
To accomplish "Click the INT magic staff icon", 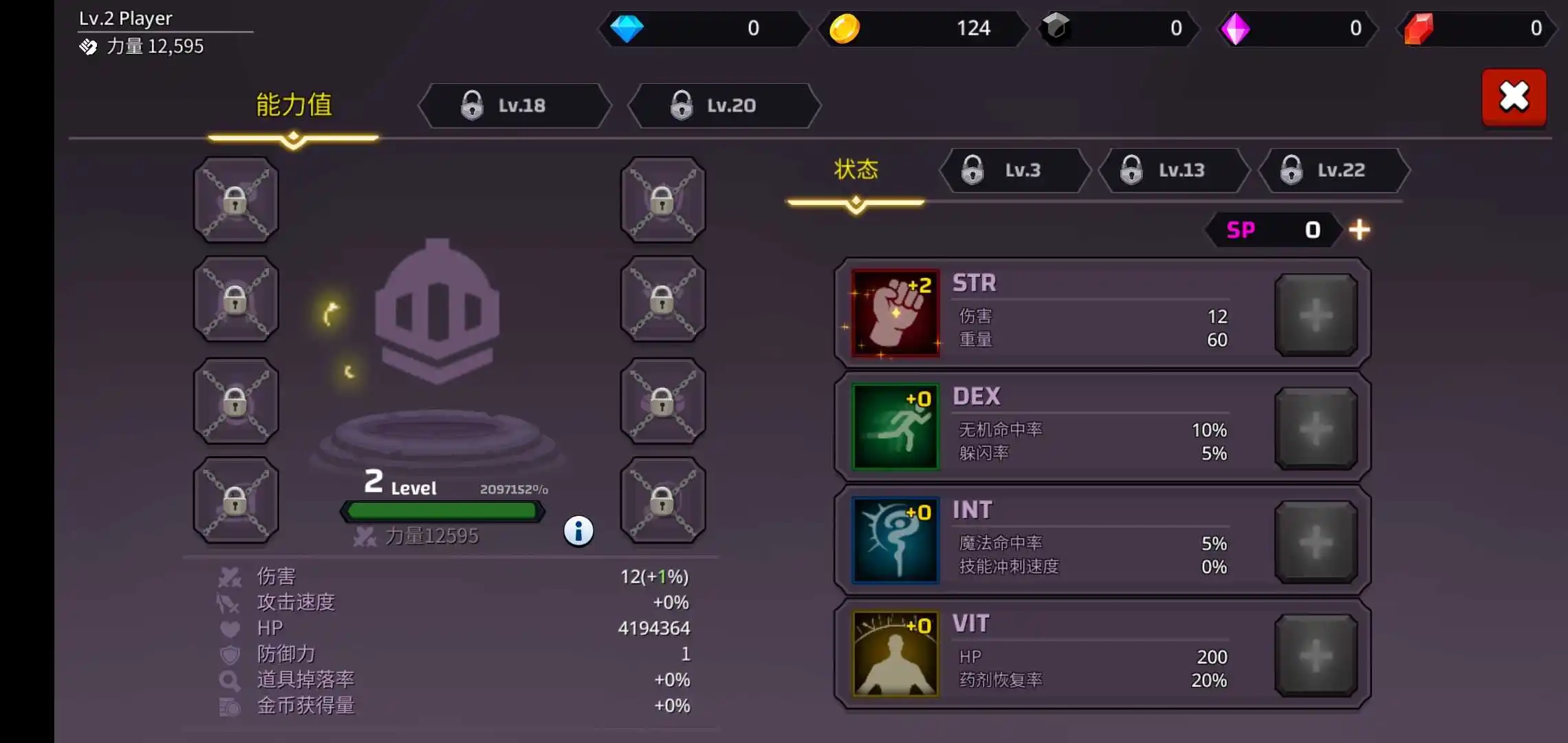I will coord(895,541).
